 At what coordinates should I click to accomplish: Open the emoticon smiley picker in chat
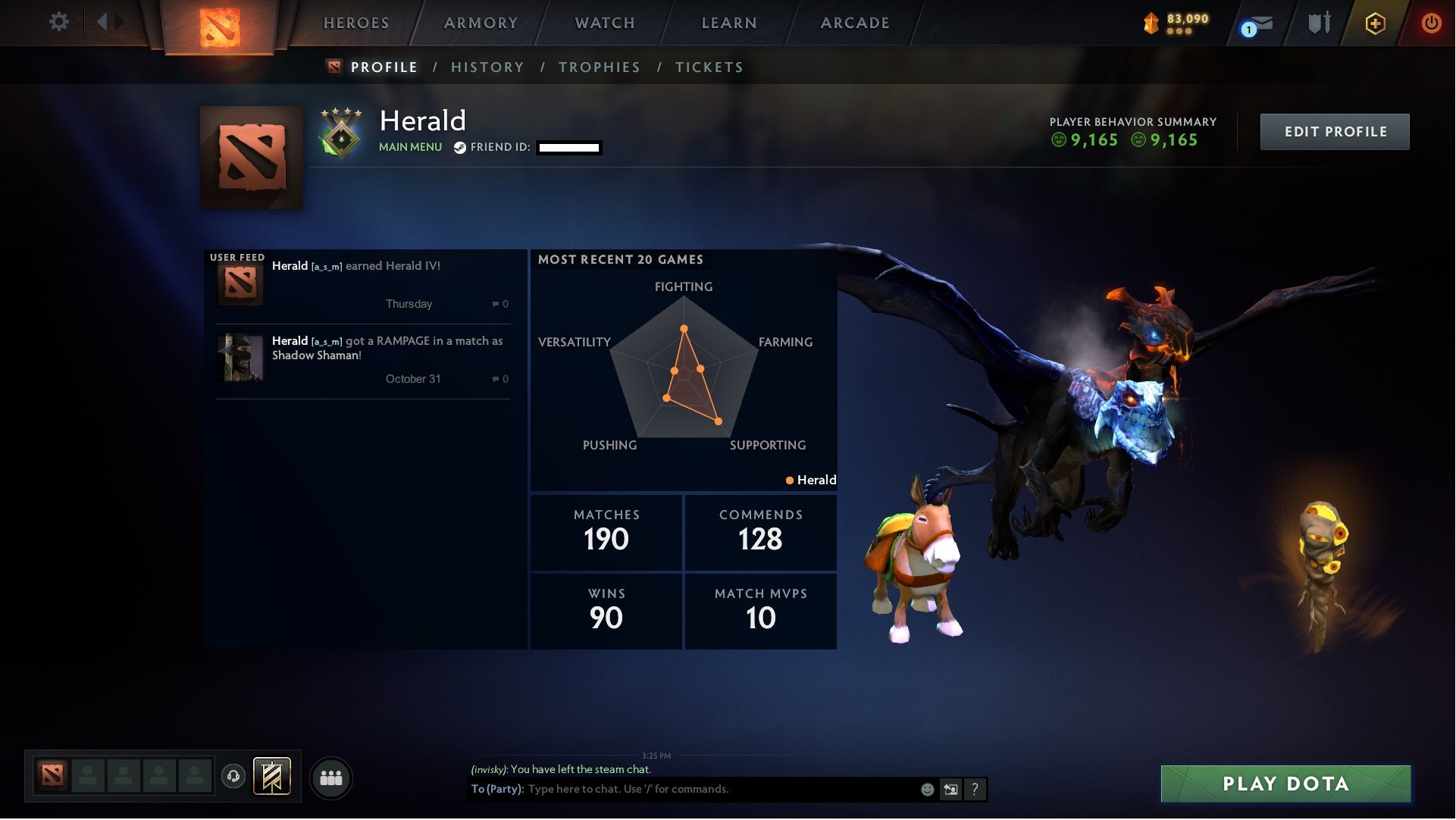[x=926, y=789]
